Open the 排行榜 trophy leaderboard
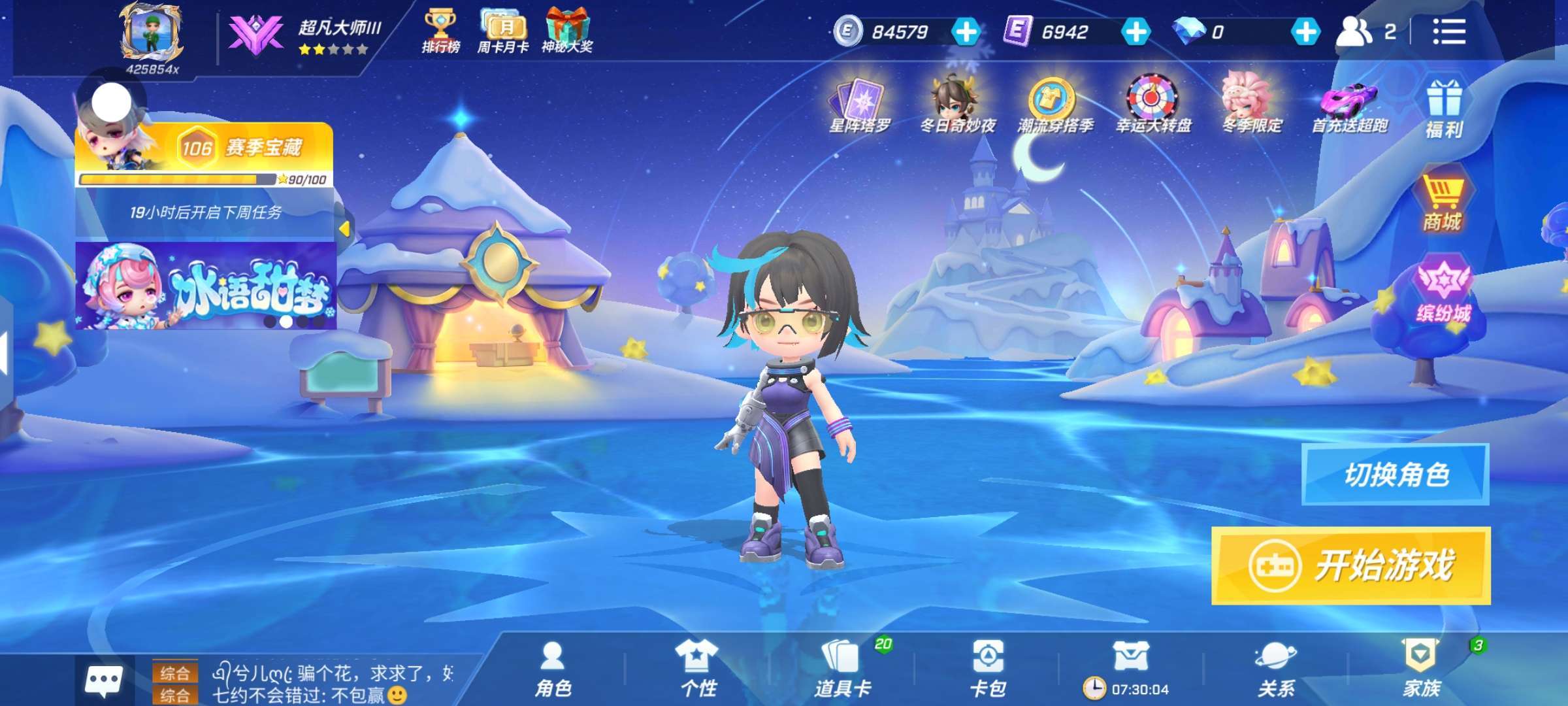The width and height of the screenshot is (1568, 706). pyautogui.click(x=440, y=31)
